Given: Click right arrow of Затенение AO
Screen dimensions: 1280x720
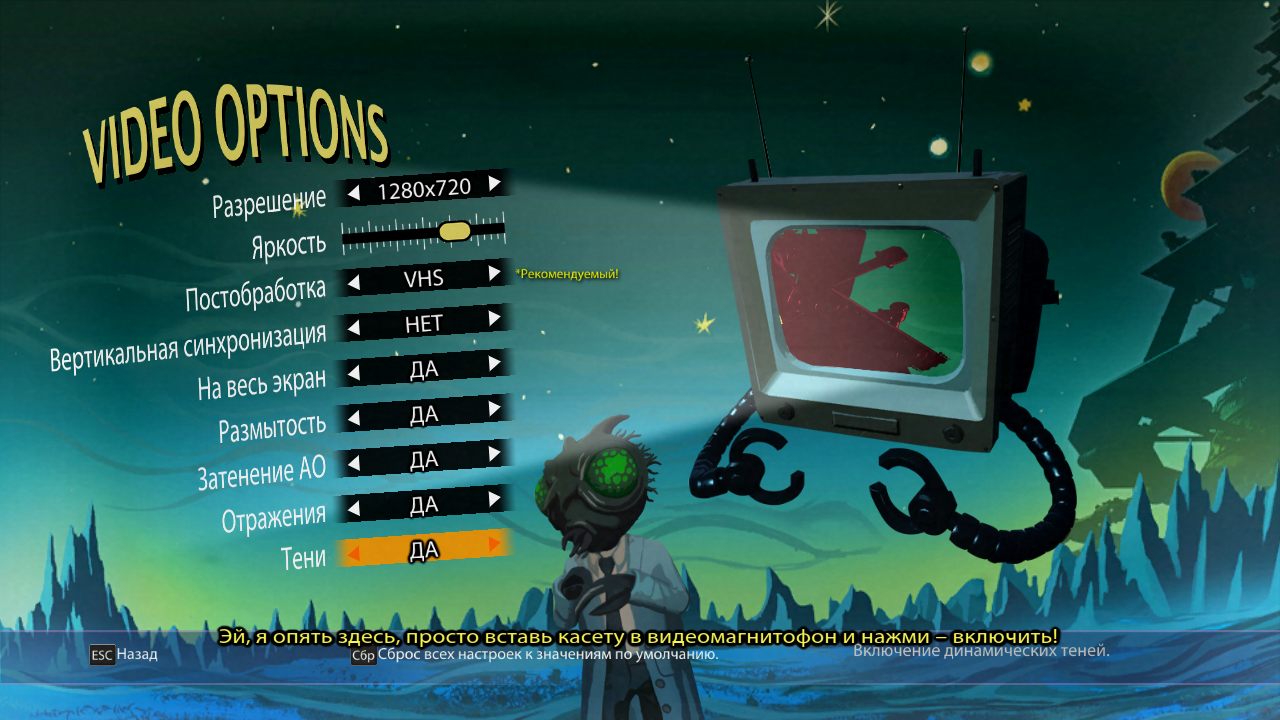Looking at the screenshot, I should pos(494,453).
